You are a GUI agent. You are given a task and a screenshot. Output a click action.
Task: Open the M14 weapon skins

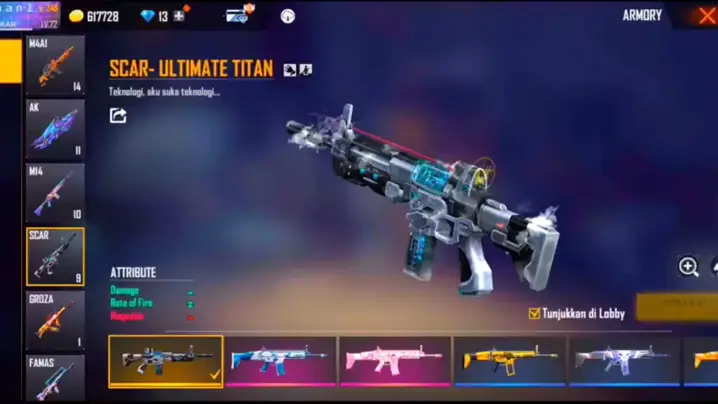pyautogui.click(x=55, y=193)
